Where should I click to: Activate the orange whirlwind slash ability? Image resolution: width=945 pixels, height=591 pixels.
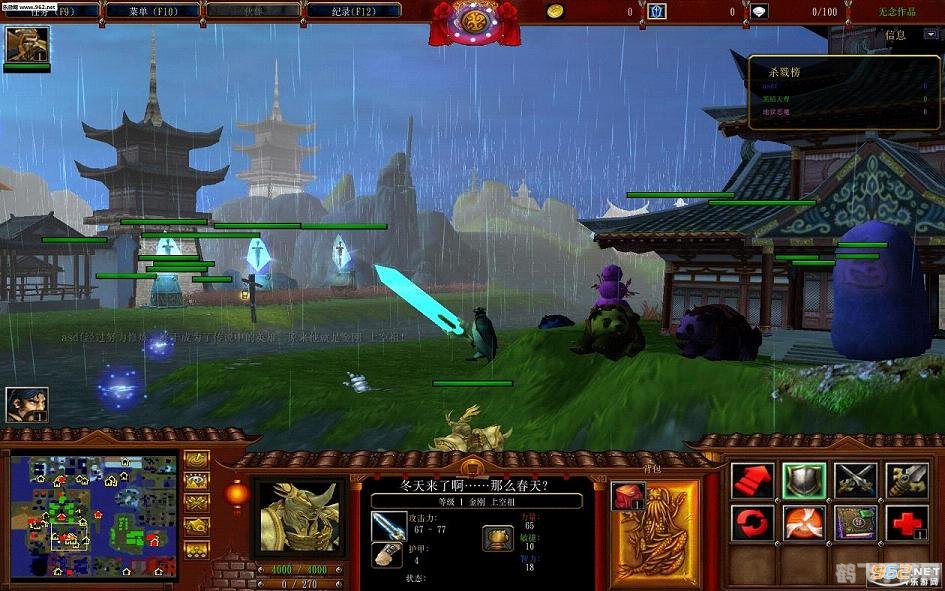tap(804, 523)
